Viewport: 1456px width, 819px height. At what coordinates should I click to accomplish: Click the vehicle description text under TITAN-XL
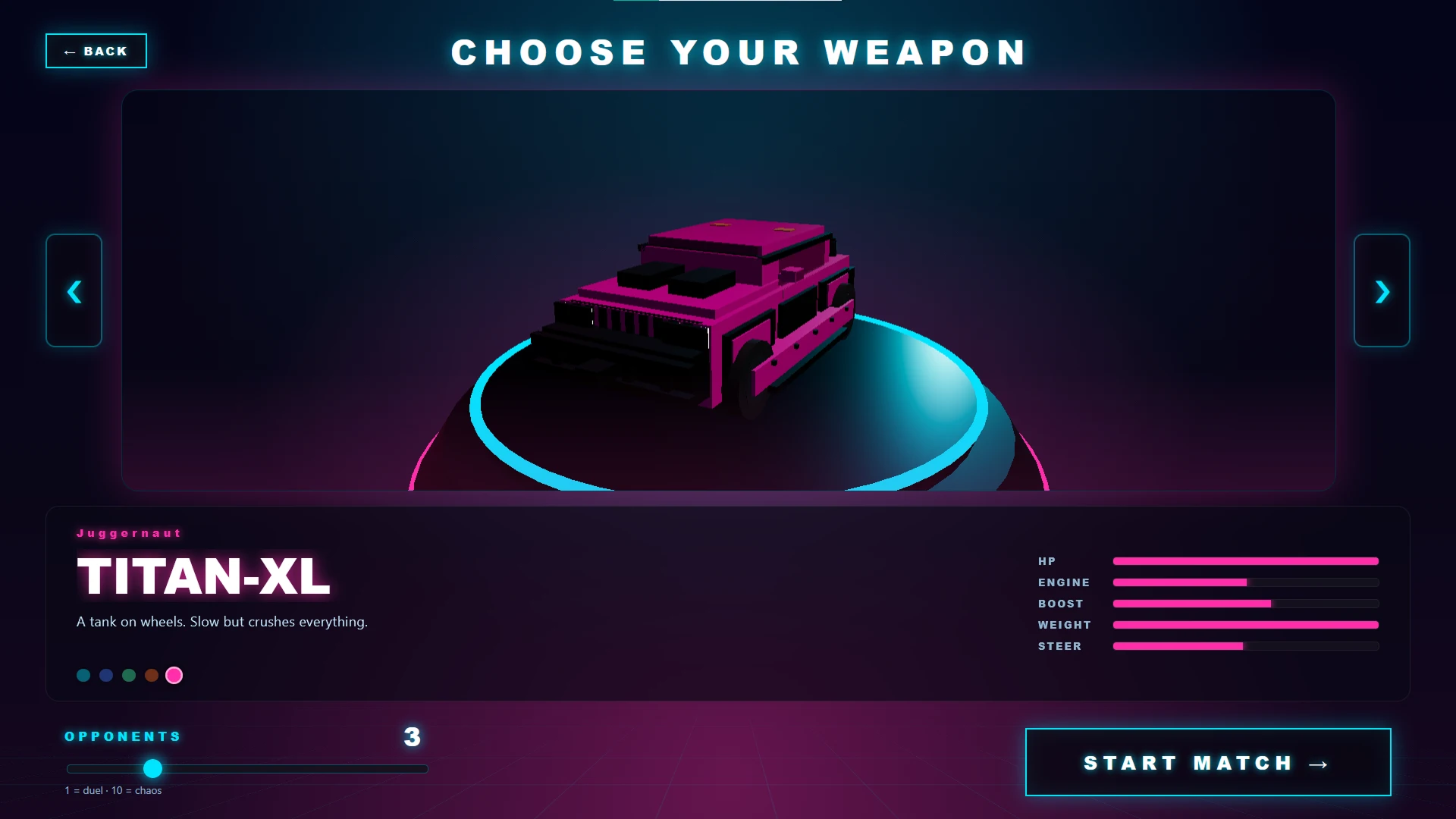click(221, 621)
